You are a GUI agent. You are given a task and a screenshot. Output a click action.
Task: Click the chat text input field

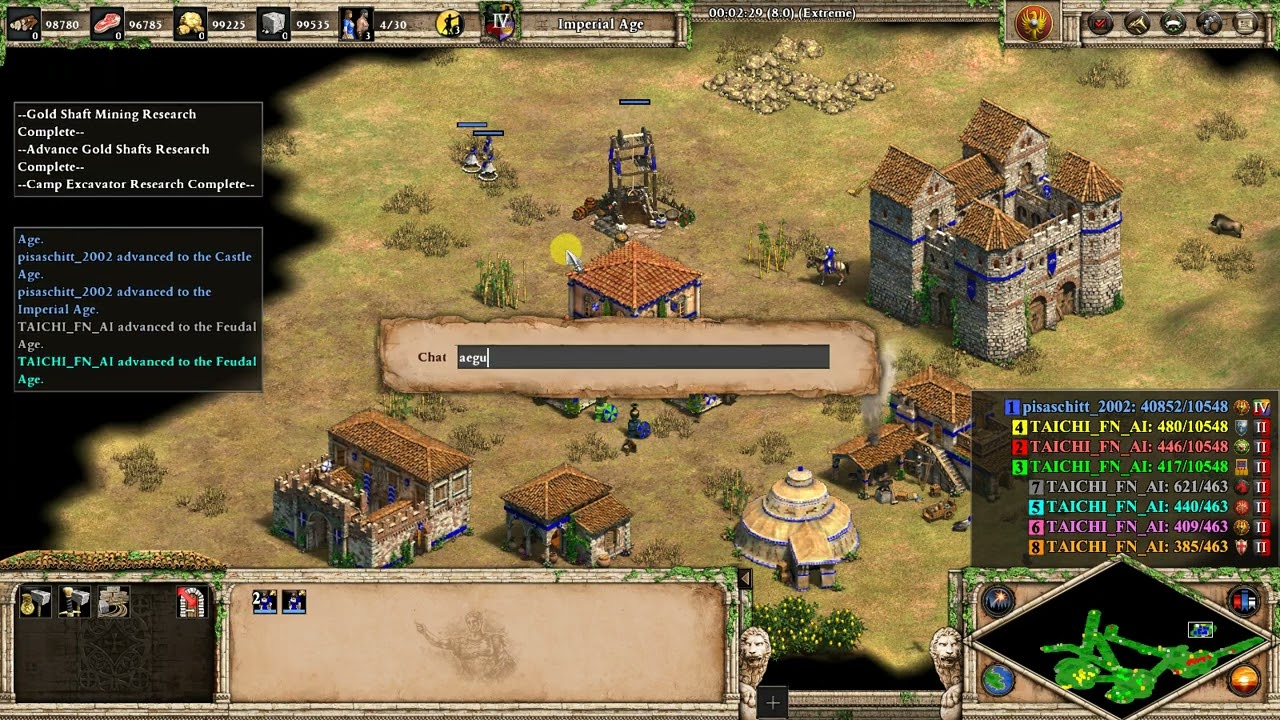(643, 357)
